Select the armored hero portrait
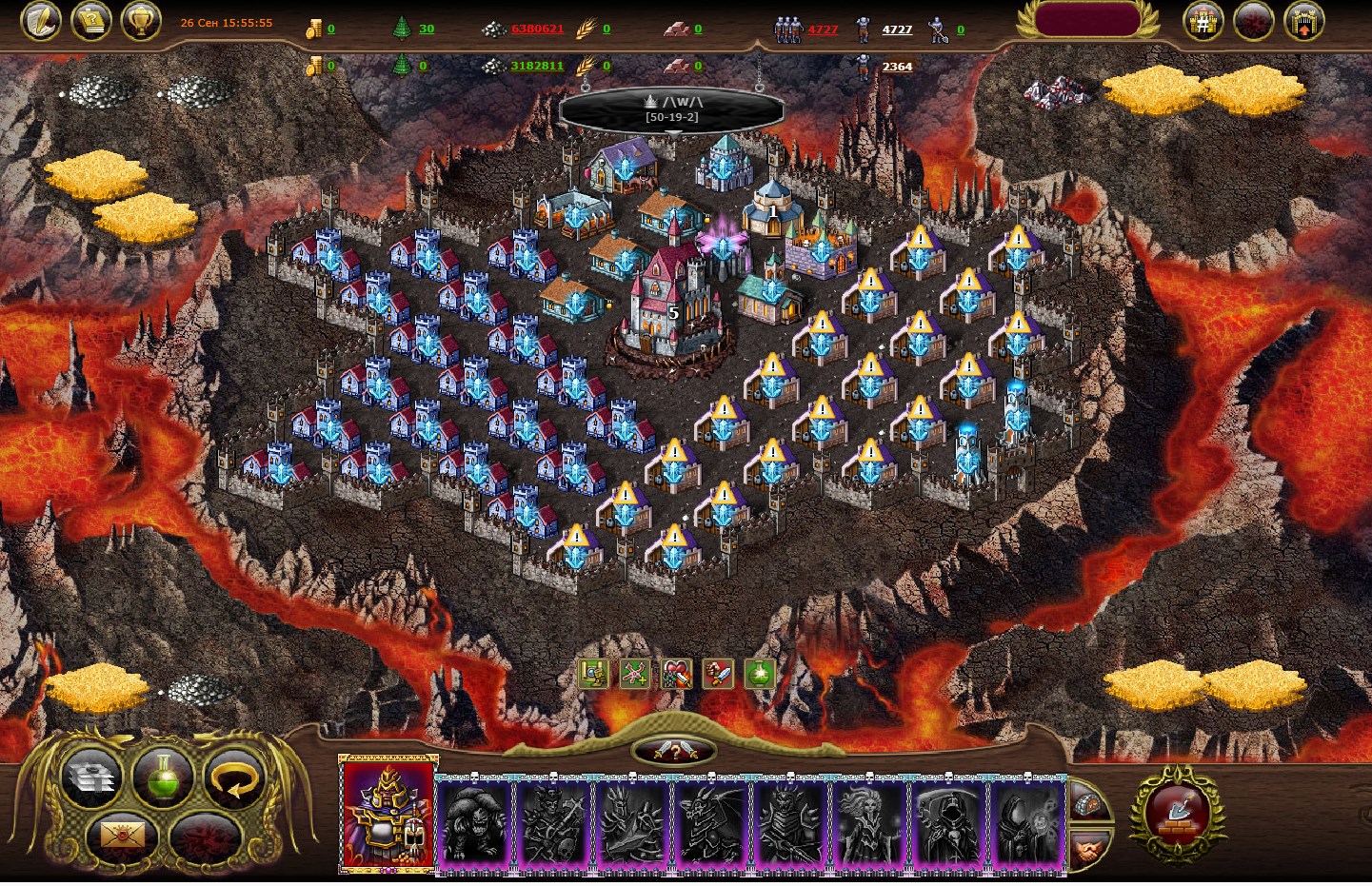1372x886 pixels. [x=388, y=814]
